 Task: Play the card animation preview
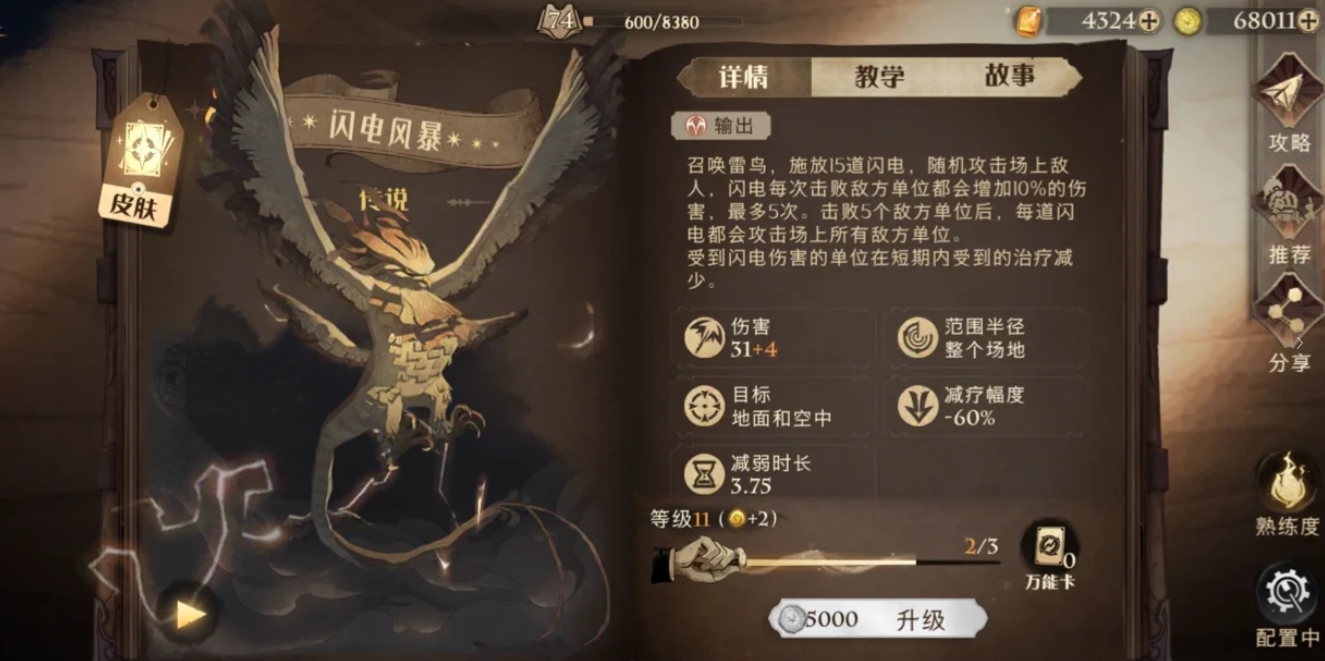[x=189, y=614]
